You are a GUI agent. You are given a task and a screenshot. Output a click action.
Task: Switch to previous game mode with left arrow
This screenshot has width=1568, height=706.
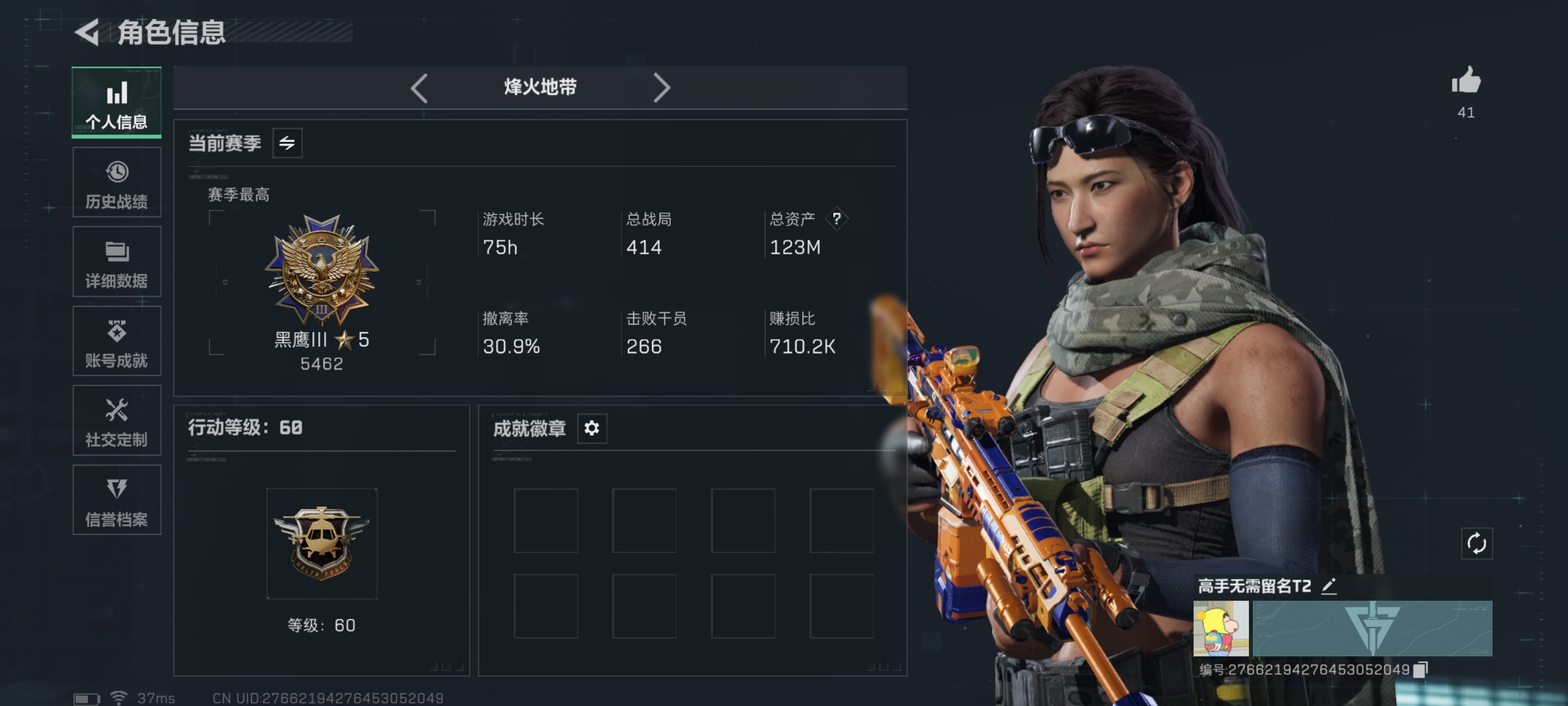pos(419,88)
